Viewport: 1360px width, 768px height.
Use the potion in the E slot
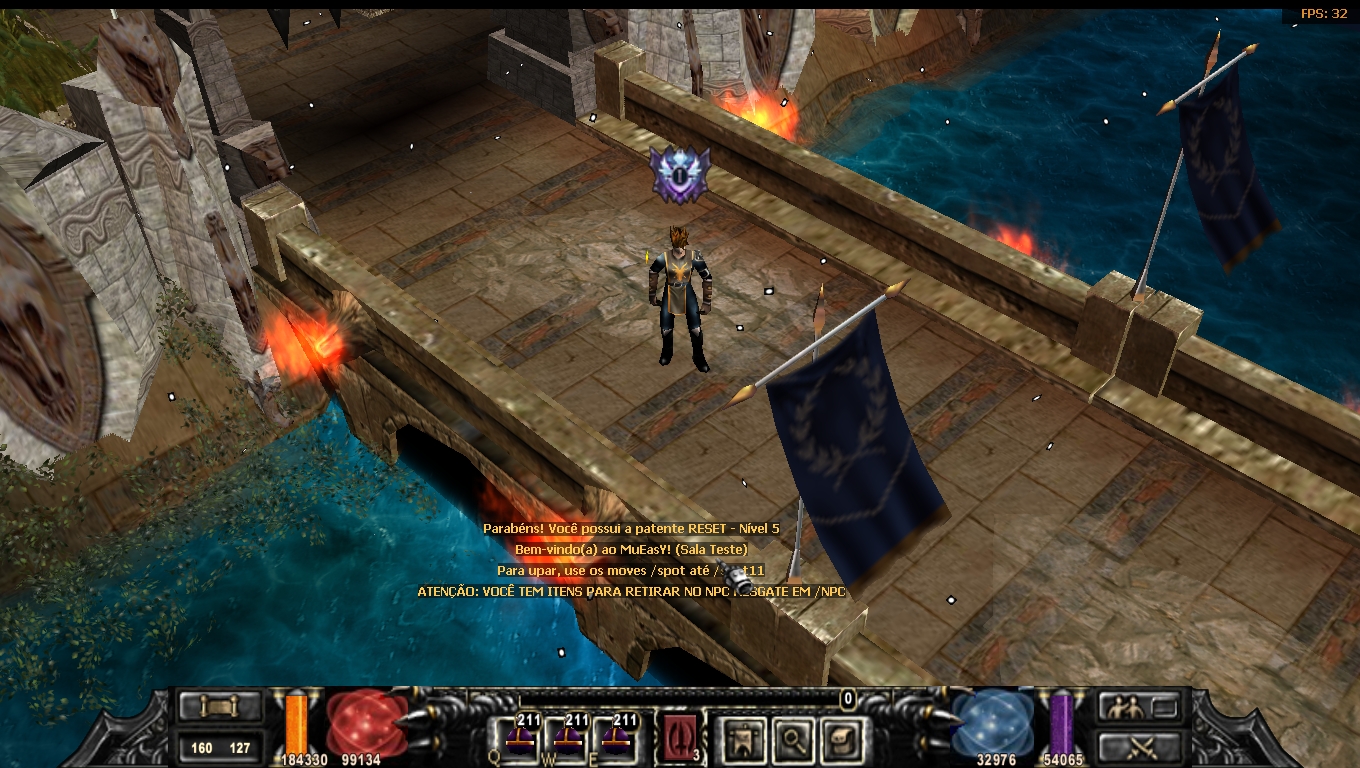point(616,739)
